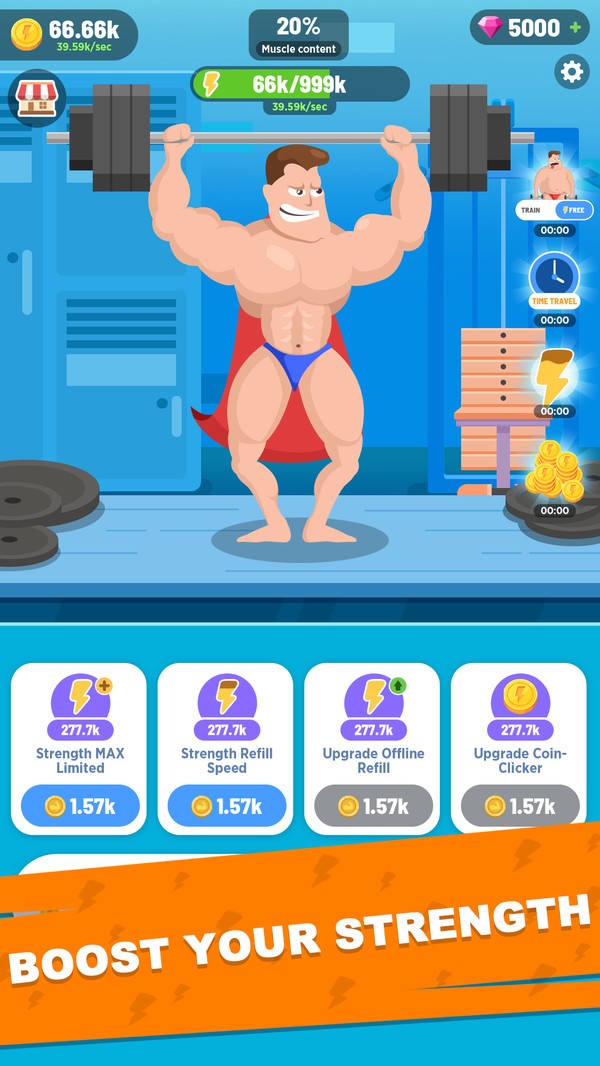Activate the free Train boost

click(x=555, y=210)
